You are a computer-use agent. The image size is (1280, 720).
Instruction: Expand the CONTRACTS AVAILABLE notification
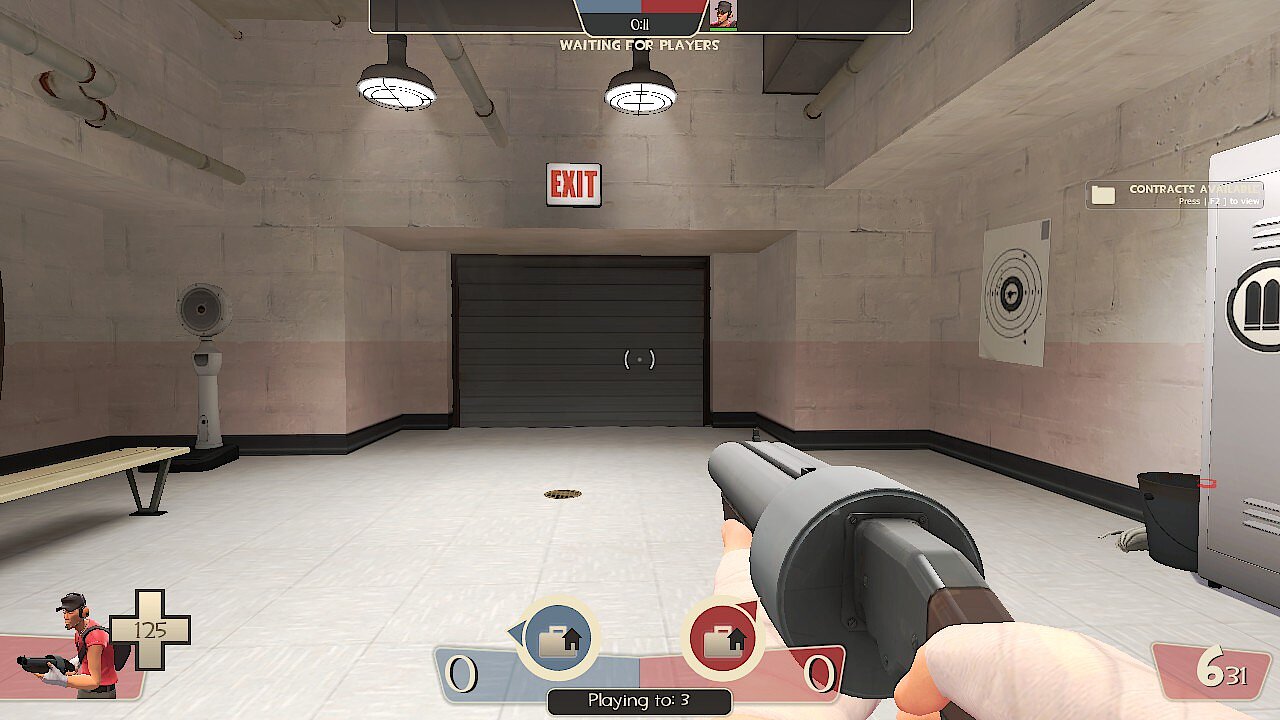tap(1192, 188)
